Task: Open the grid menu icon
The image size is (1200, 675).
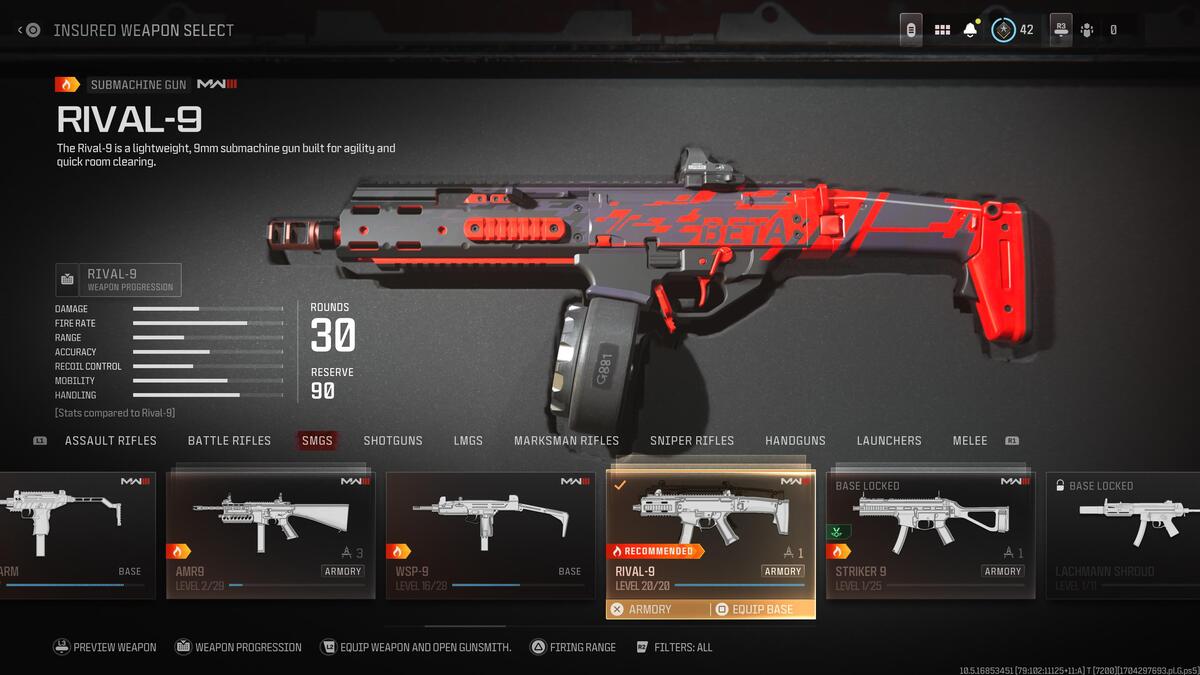Action: pos(942,30)
